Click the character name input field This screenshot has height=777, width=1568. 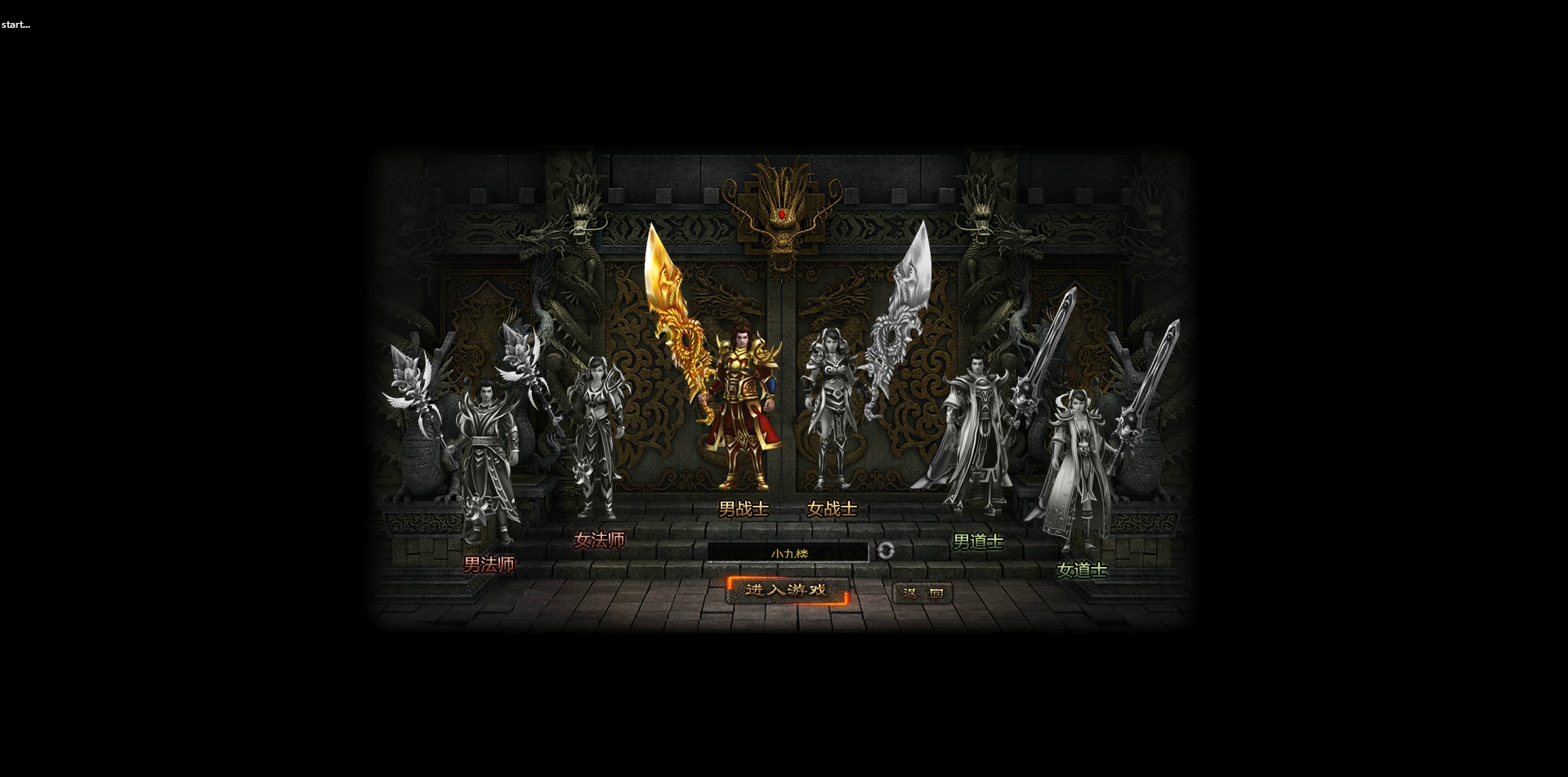point(788,553)
